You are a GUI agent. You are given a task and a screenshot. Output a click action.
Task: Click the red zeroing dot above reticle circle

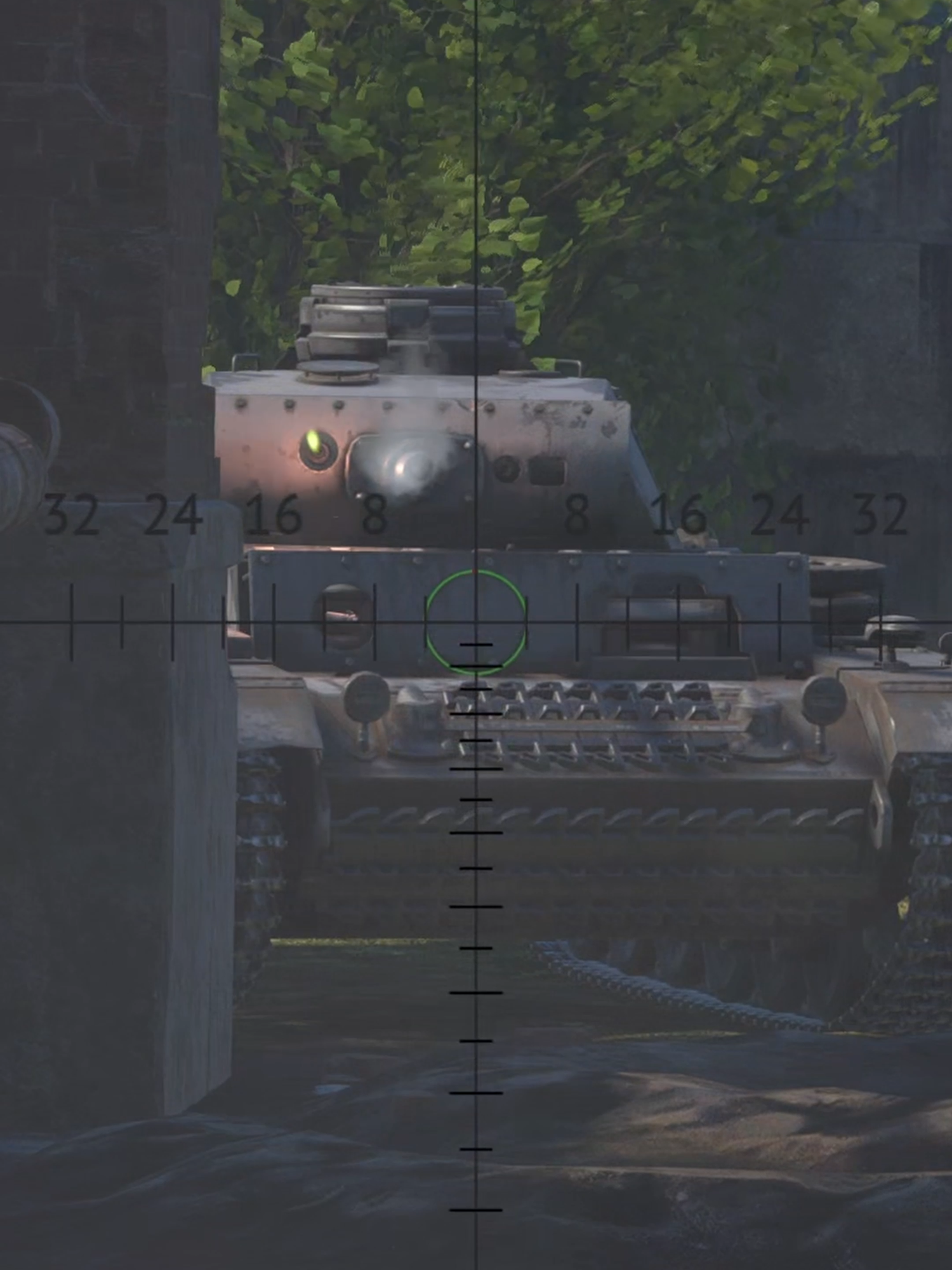pyautogui.click(x=476, y=572)
